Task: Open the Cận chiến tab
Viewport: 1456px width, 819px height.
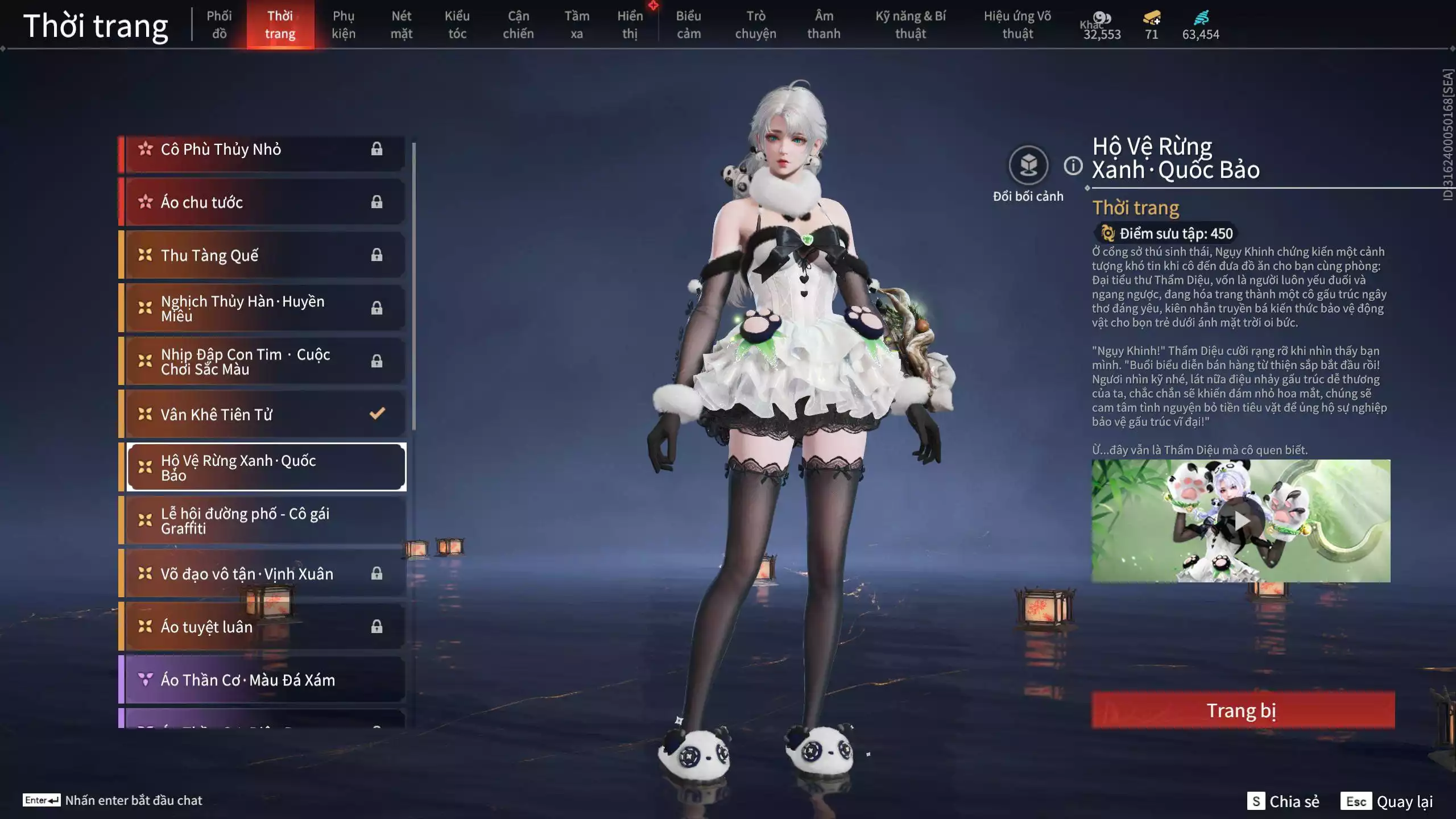Action: (x=518, y=25)
